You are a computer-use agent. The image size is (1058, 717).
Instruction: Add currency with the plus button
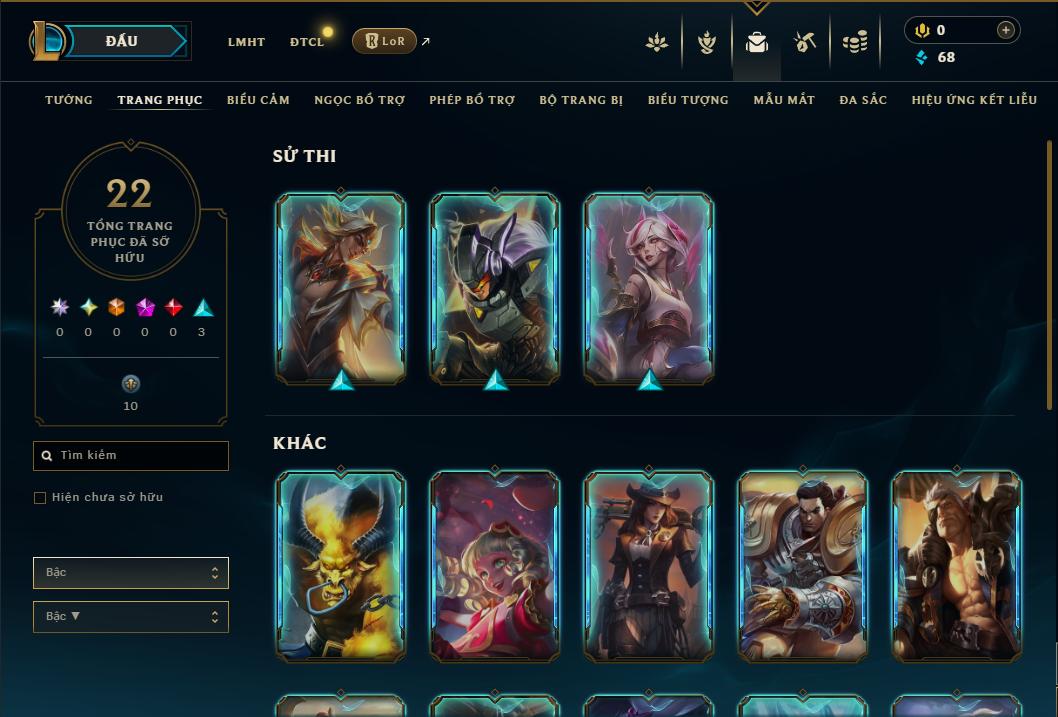point(1005,30)
